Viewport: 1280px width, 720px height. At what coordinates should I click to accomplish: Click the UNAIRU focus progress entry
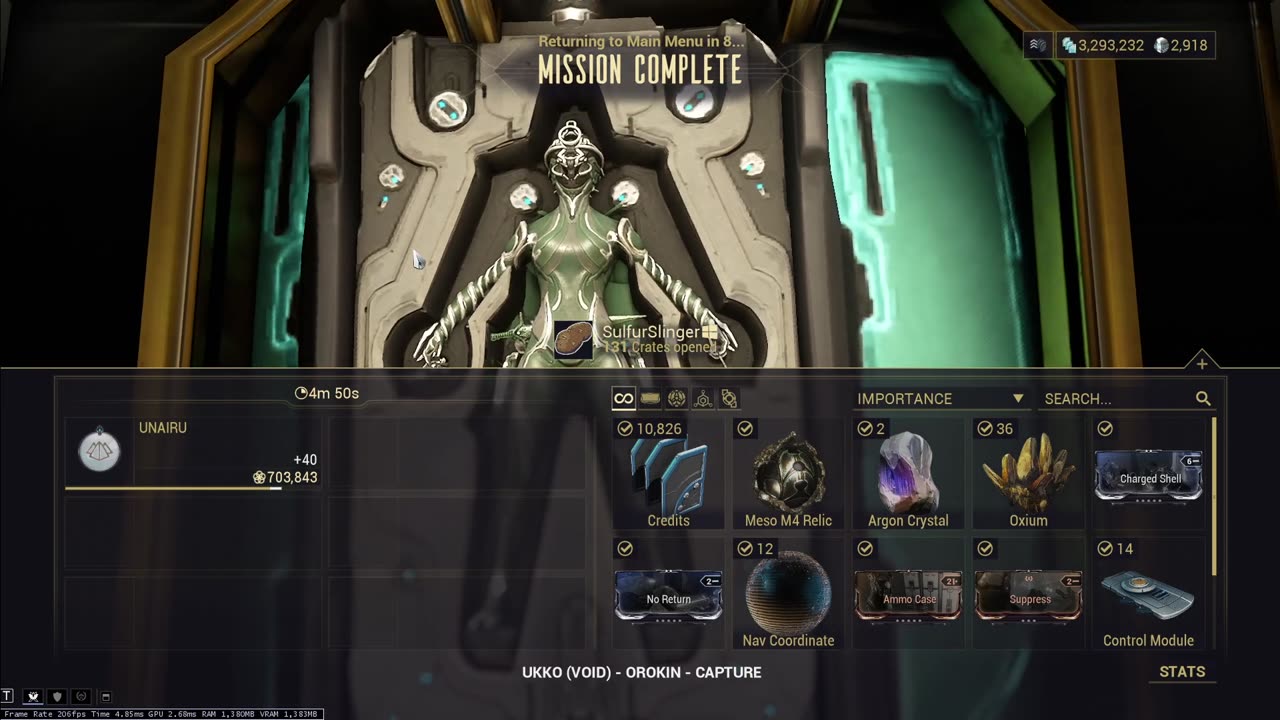click(x=192, y=455)
